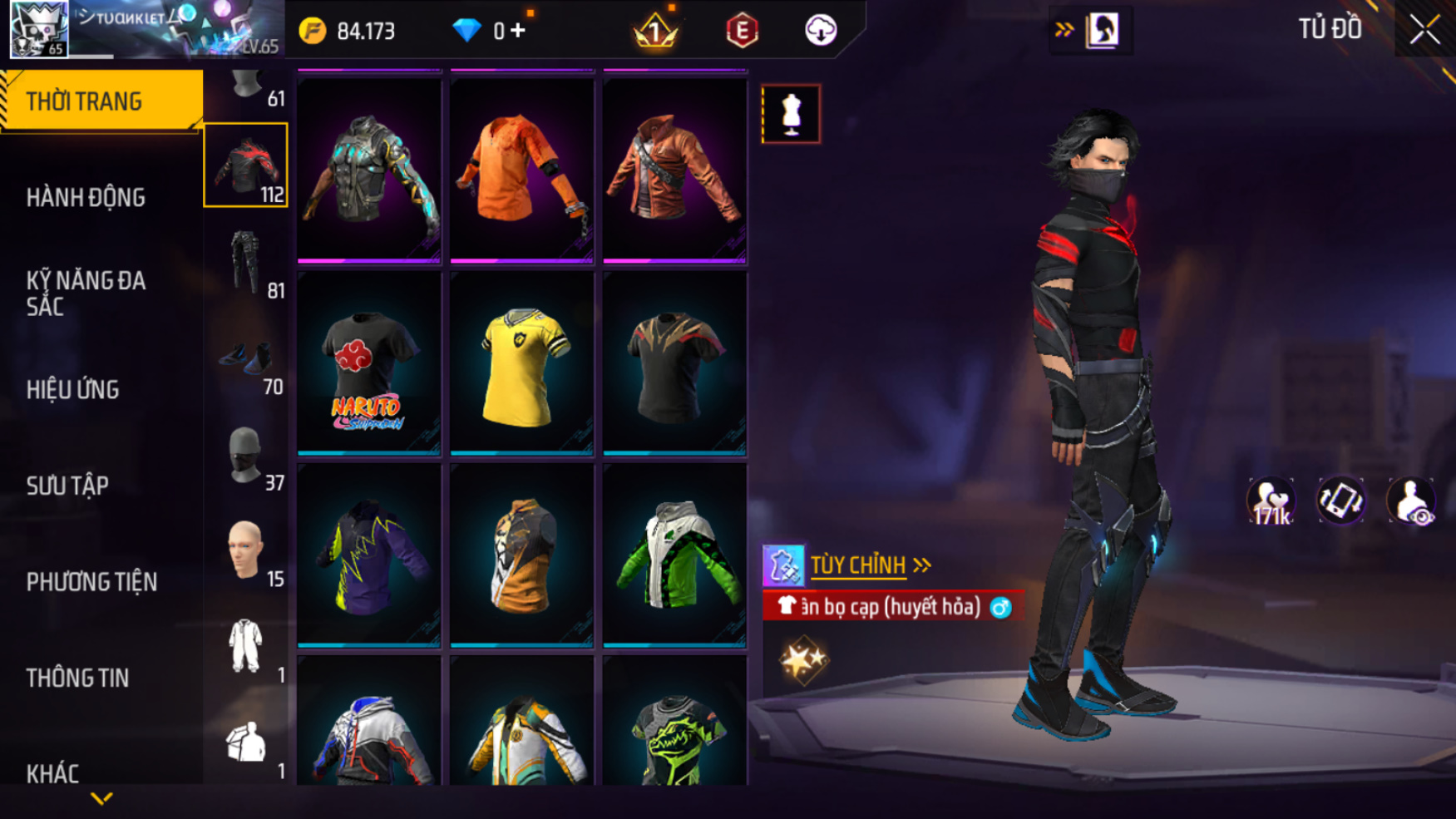
Task: Choose the Naruto Shippuden Akatsuki t-shirt
Action: coord(369,365)
